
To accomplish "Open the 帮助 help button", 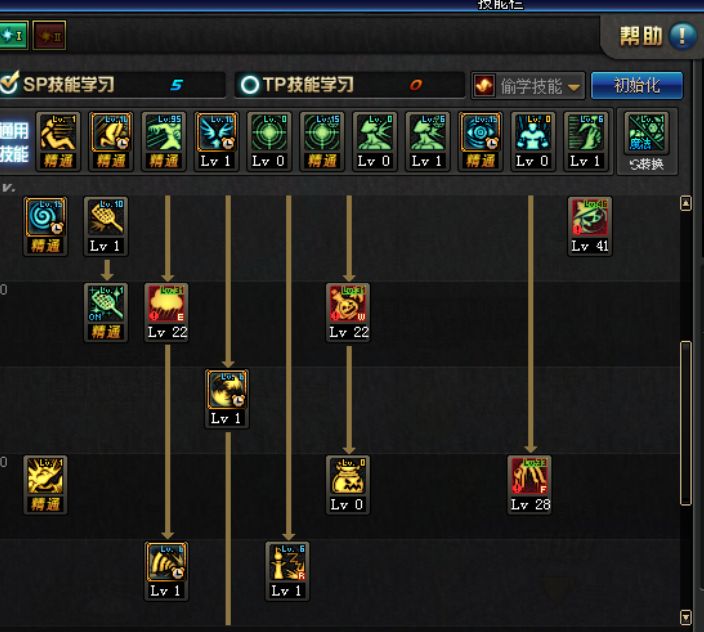I will click(x=656, y=36).
